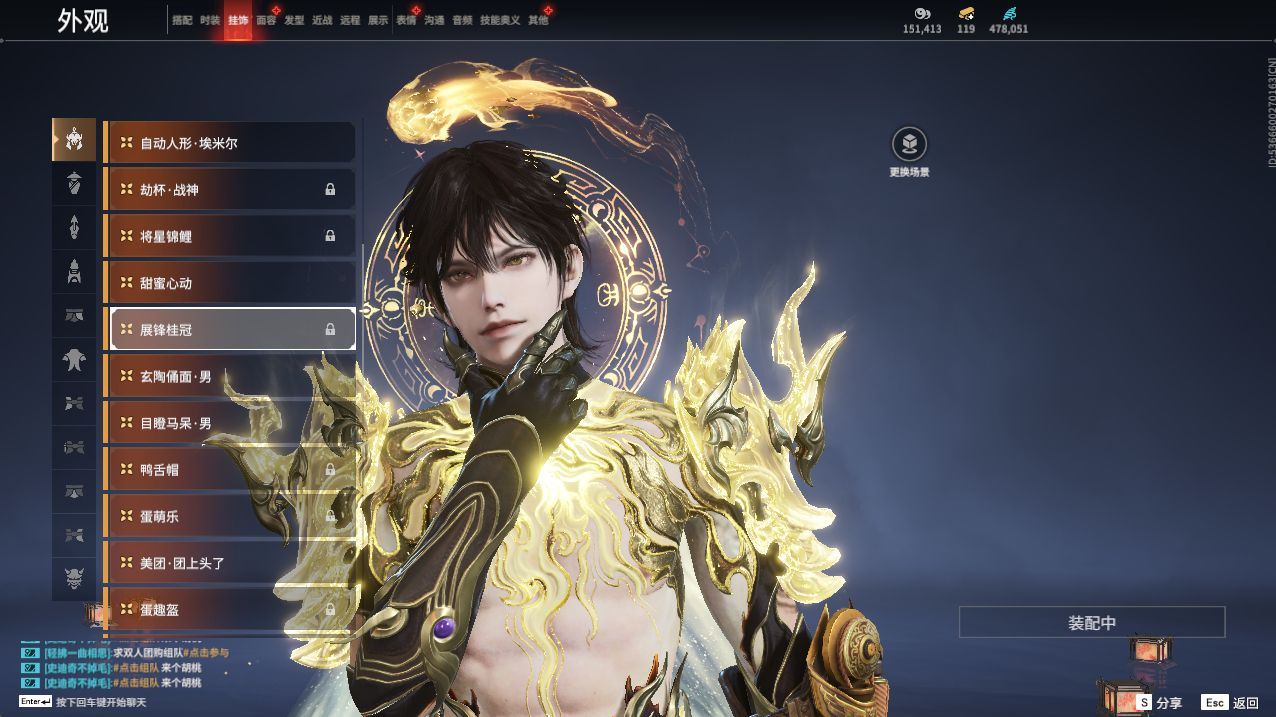
Task: Select the 美团·团上头了 accessory
Action: coord(230,563)
